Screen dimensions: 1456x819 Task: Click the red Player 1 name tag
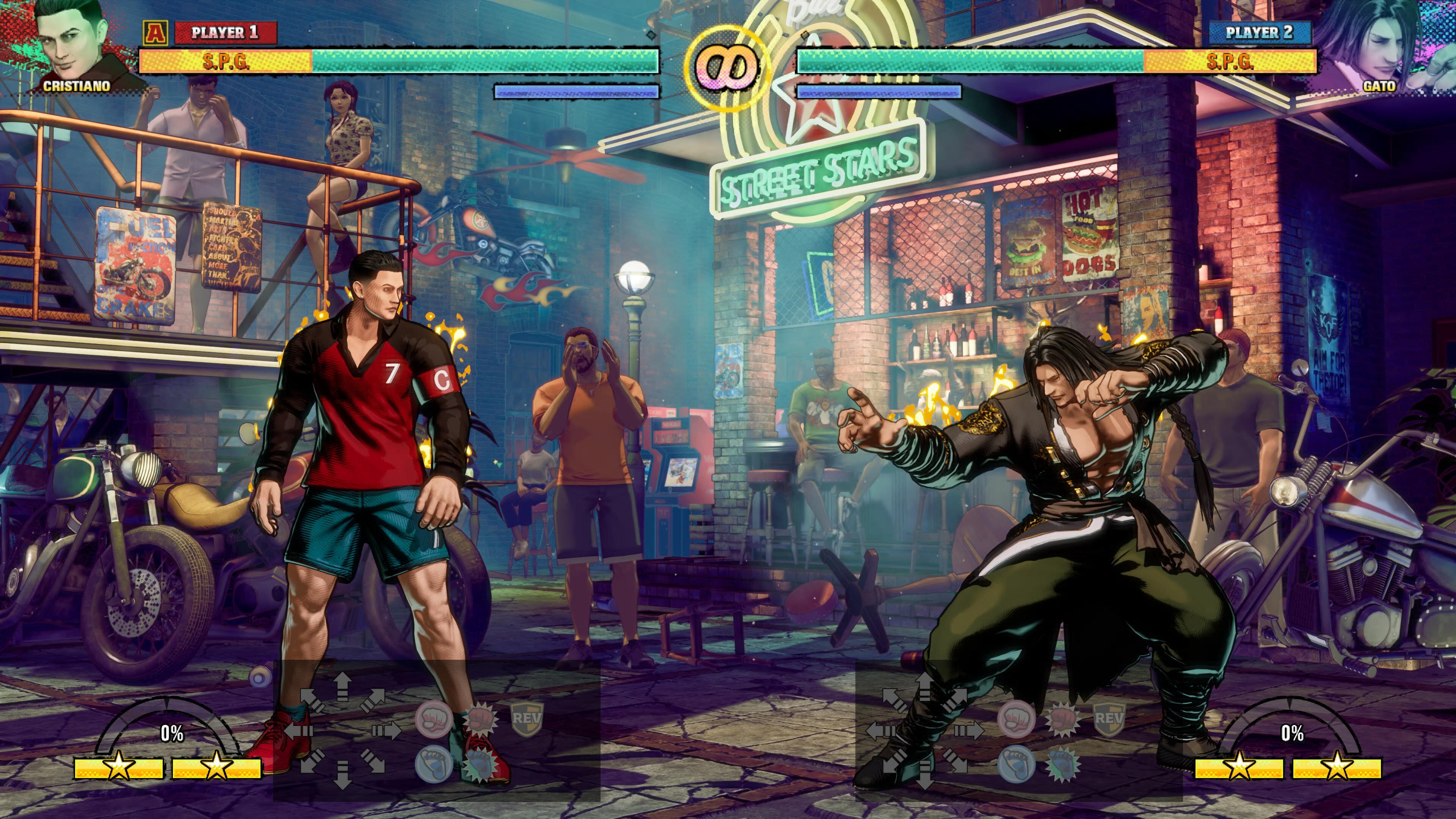225,32
